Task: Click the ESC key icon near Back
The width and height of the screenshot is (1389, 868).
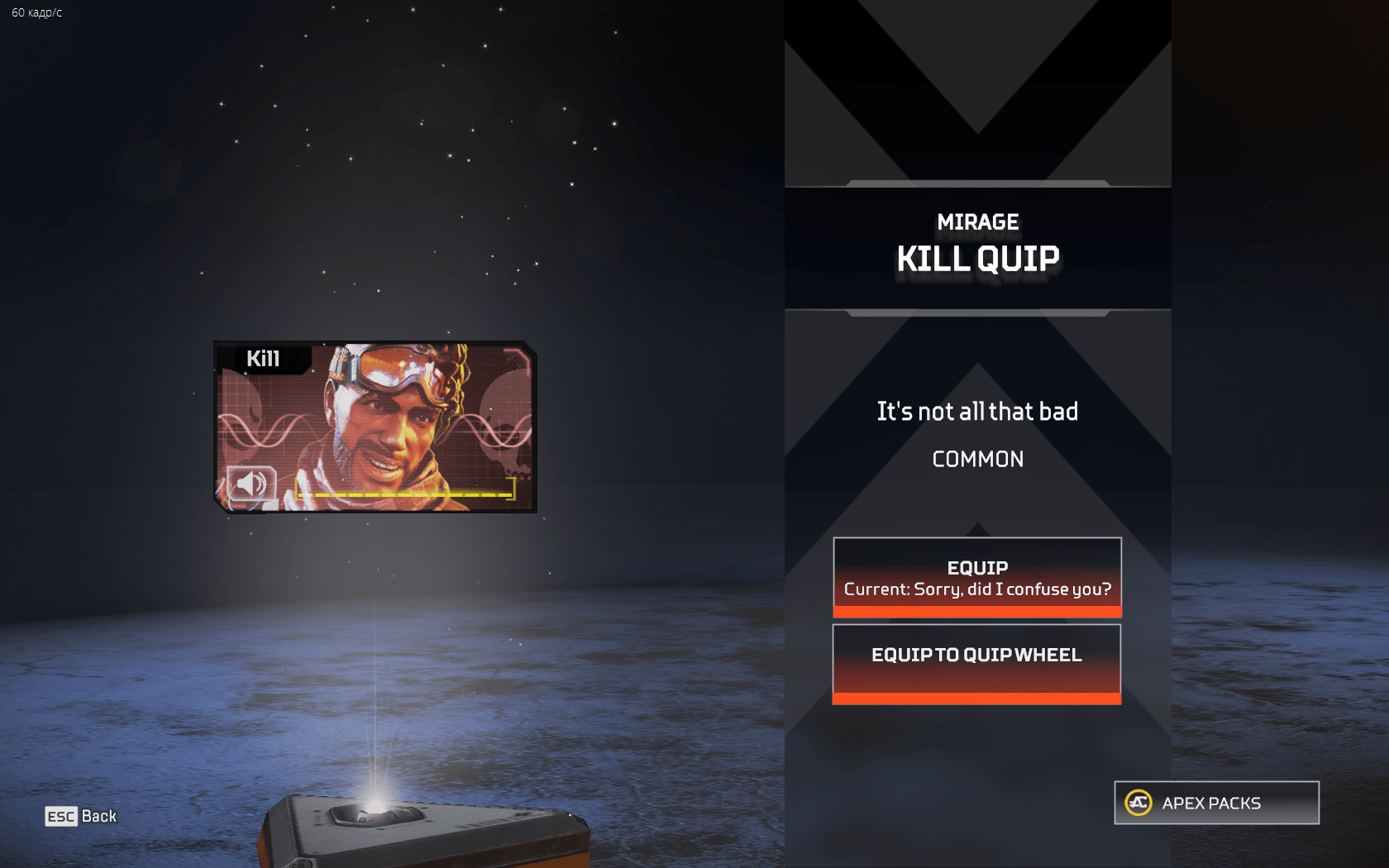Action: [60, 817]
